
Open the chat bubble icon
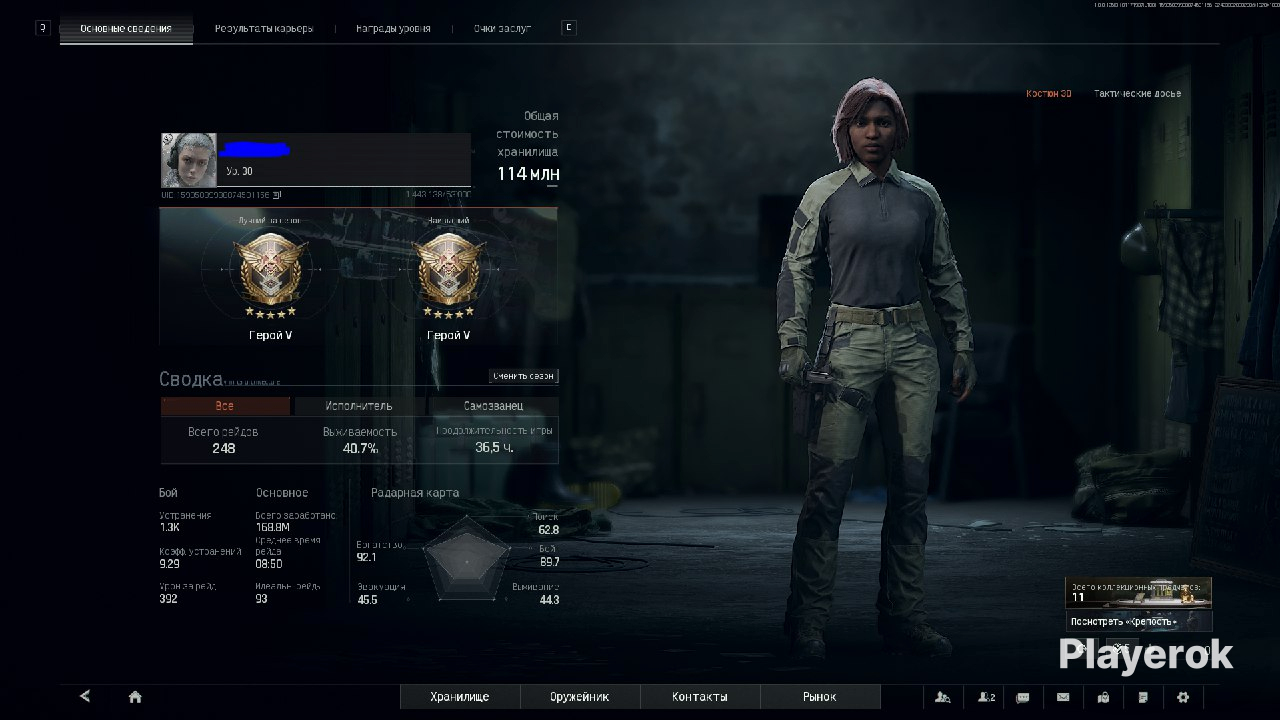click(x=1023, y=697)
